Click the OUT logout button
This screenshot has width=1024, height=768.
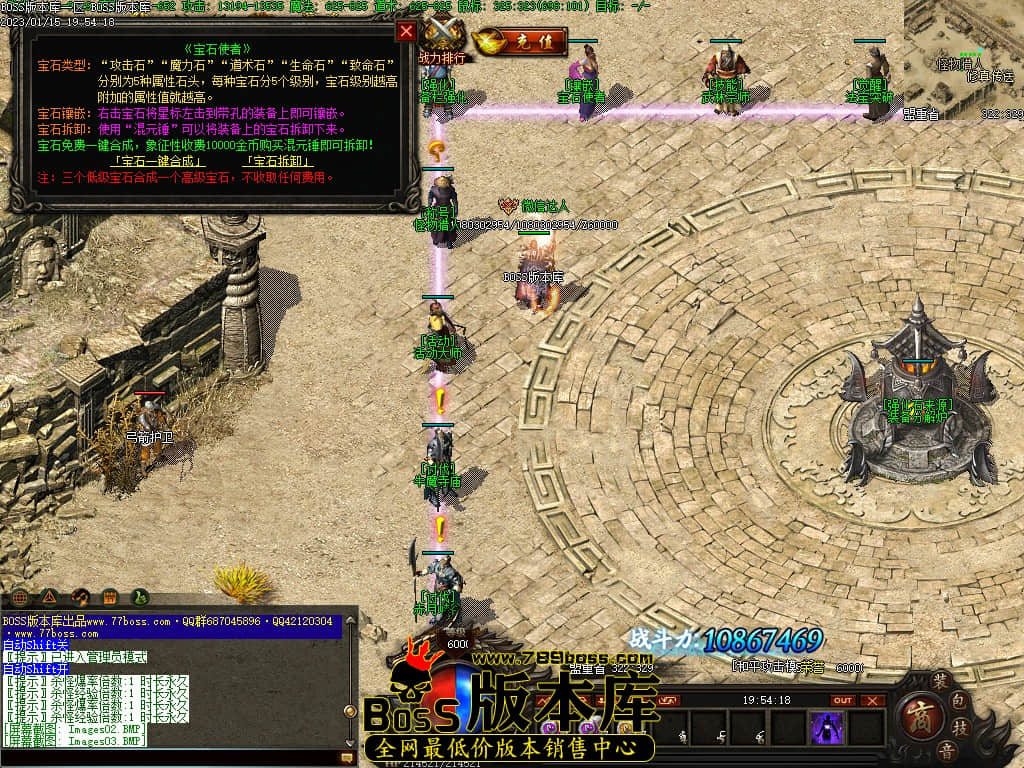(x=843, y=700)
